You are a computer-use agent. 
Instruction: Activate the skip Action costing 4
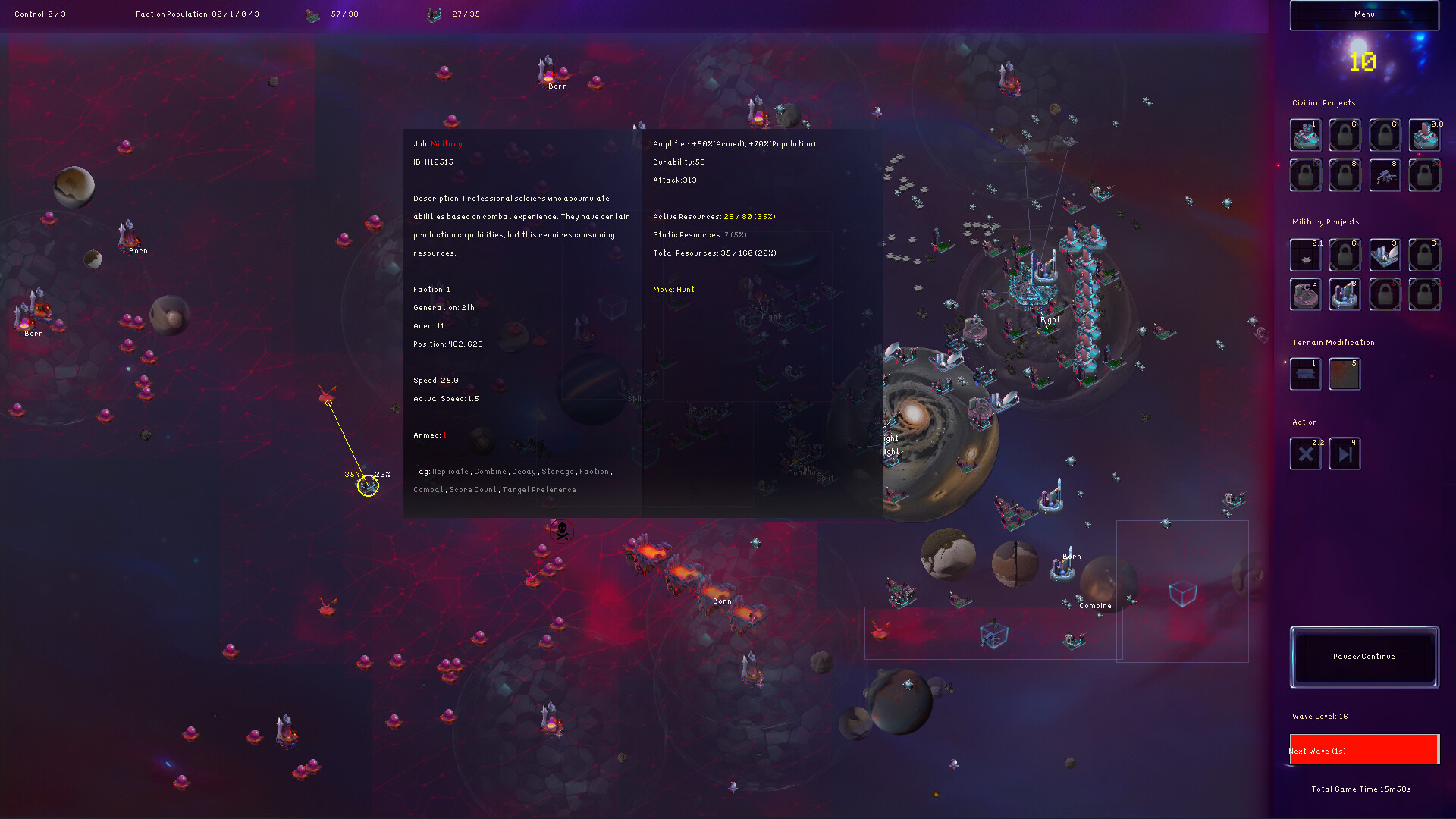[x=1345, y=453]
